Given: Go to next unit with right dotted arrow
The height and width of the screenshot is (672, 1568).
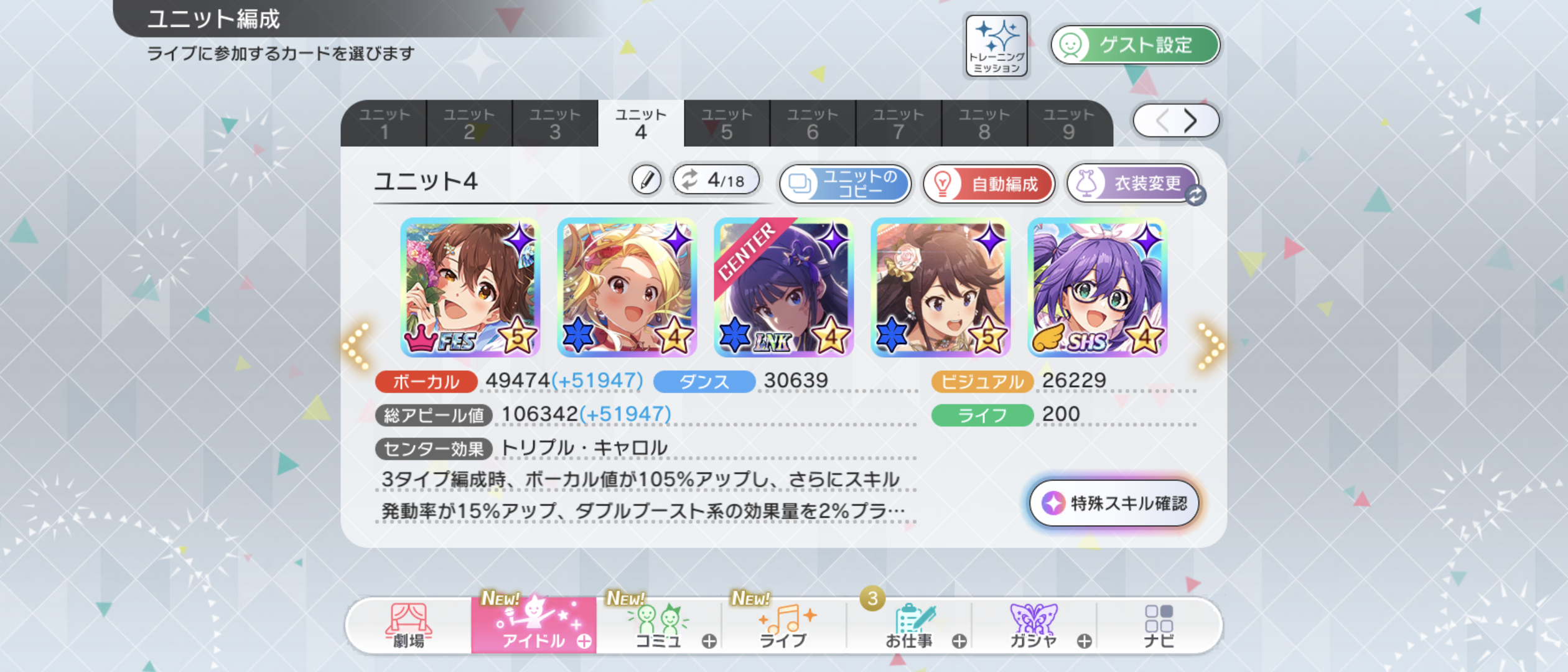Looking at the screenshot, I should tap(1210, 346).
